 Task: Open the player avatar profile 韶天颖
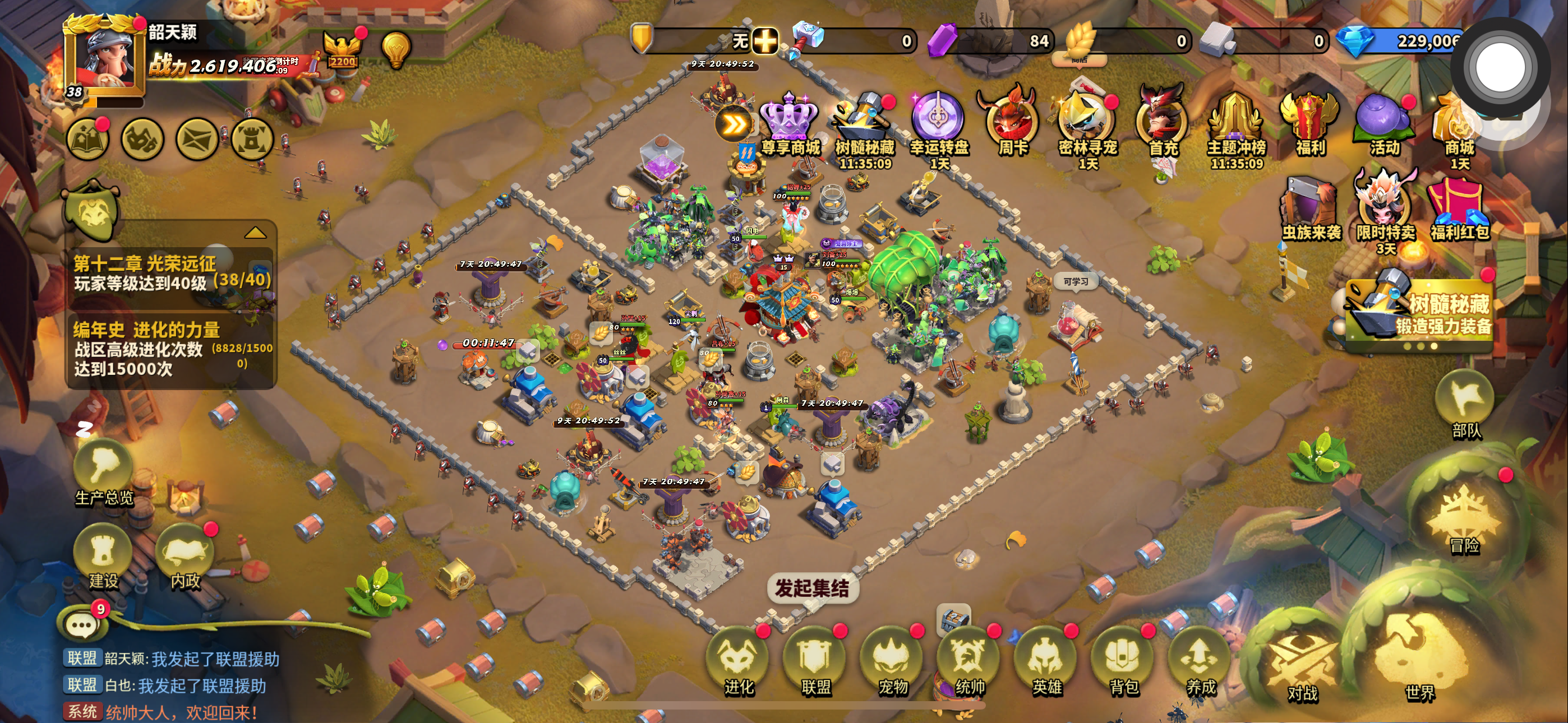[x=105, y=59]
